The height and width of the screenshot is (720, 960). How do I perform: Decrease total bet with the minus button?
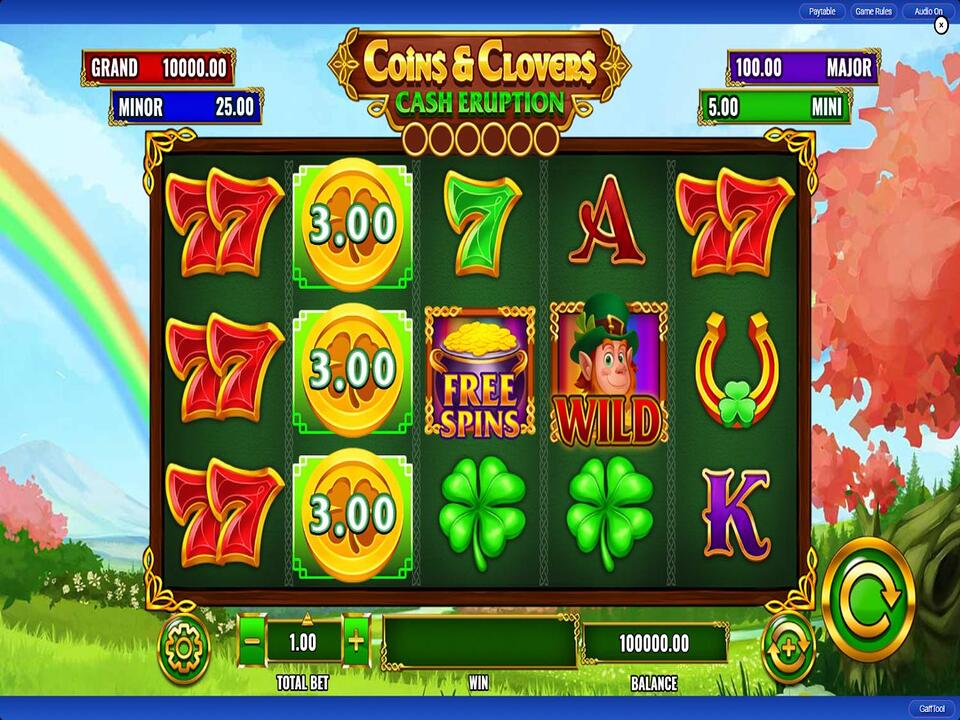coord(252,641)
